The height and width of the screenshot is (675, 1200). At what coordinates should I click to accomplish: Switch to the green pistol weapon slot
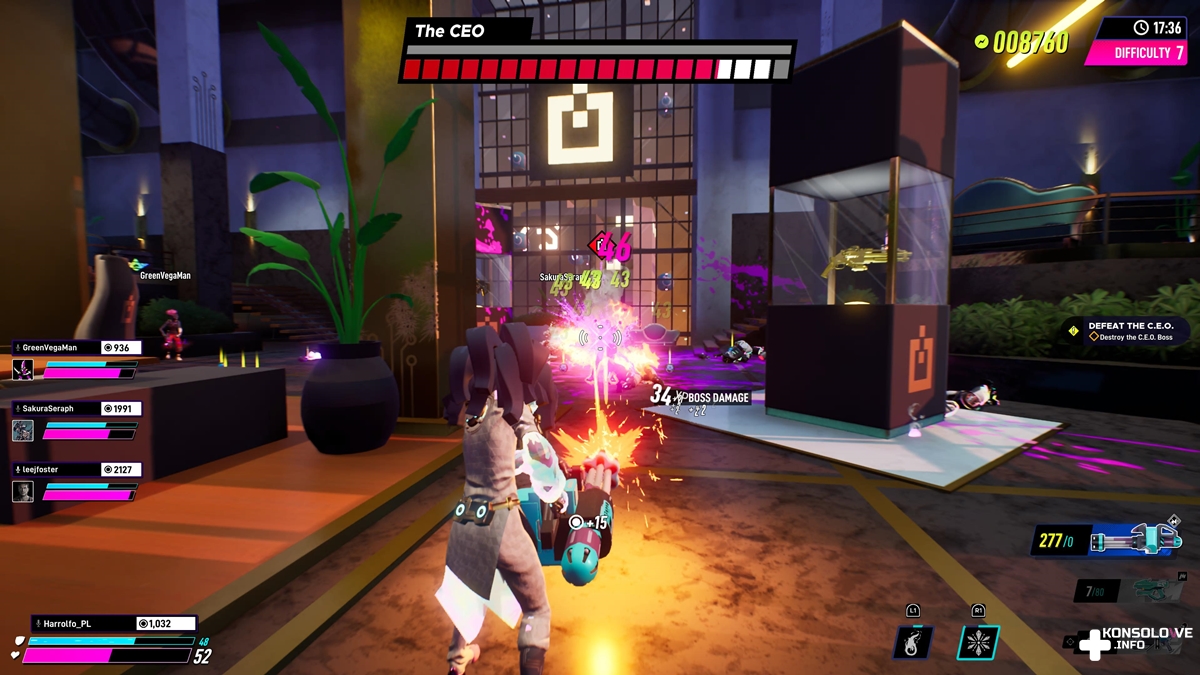1157,589
